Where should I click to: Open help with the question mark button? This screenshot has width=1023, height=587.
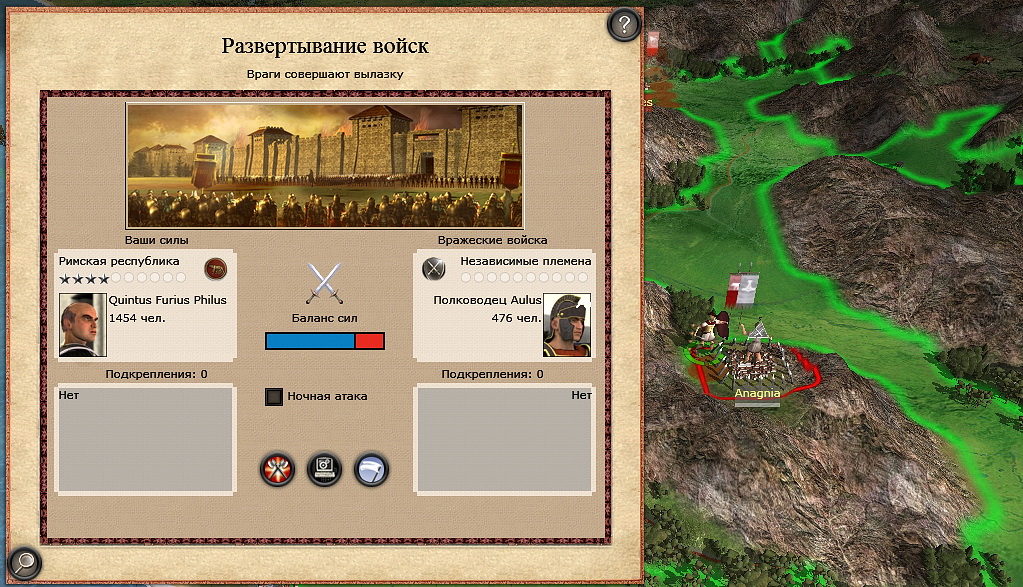pos(624,24)
